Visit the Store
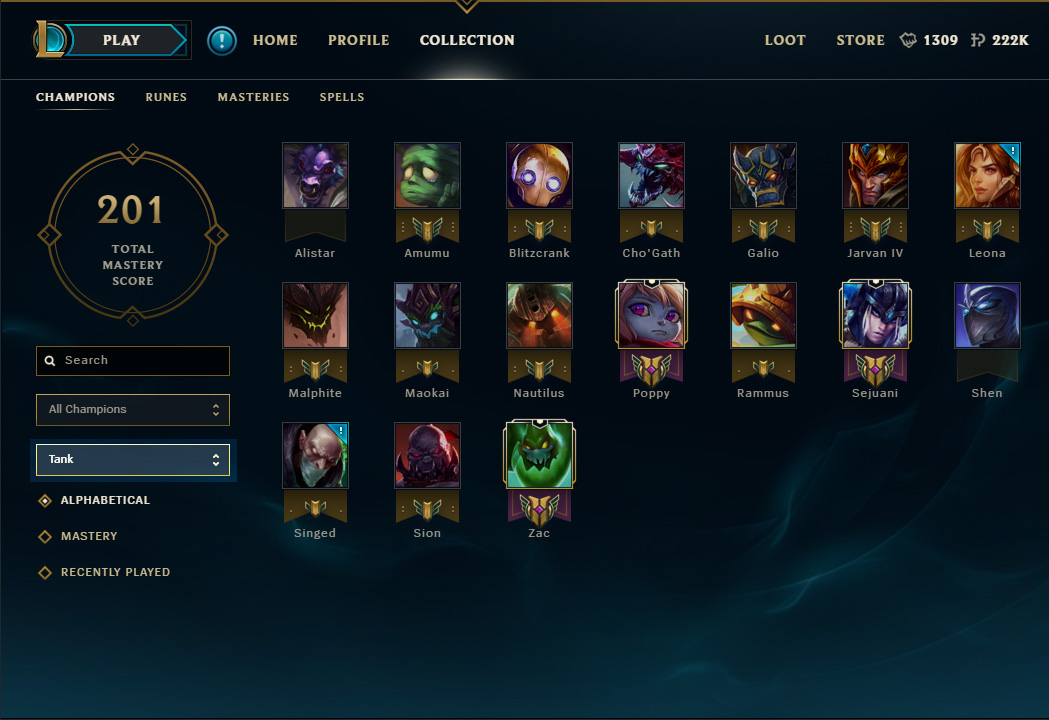The image size is (1049, 720). 860,40
